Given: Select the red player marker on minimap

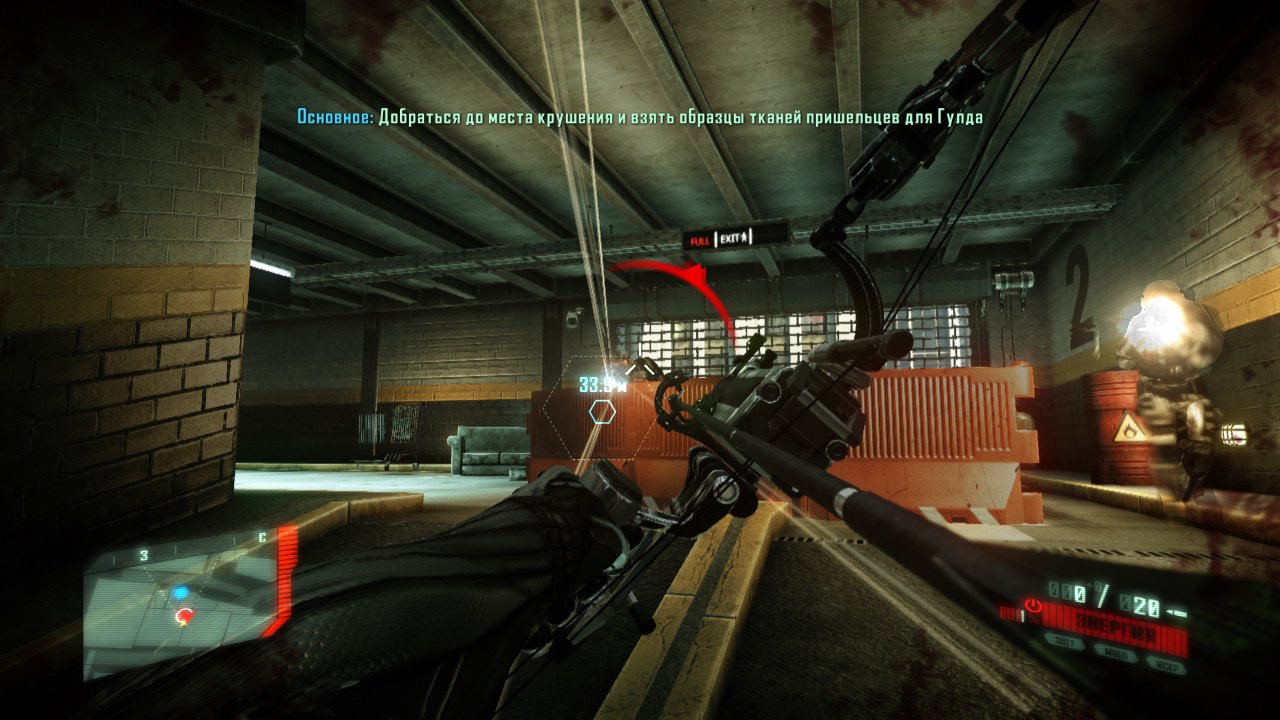Looking at the screenshot, I should tap(185, 615).
